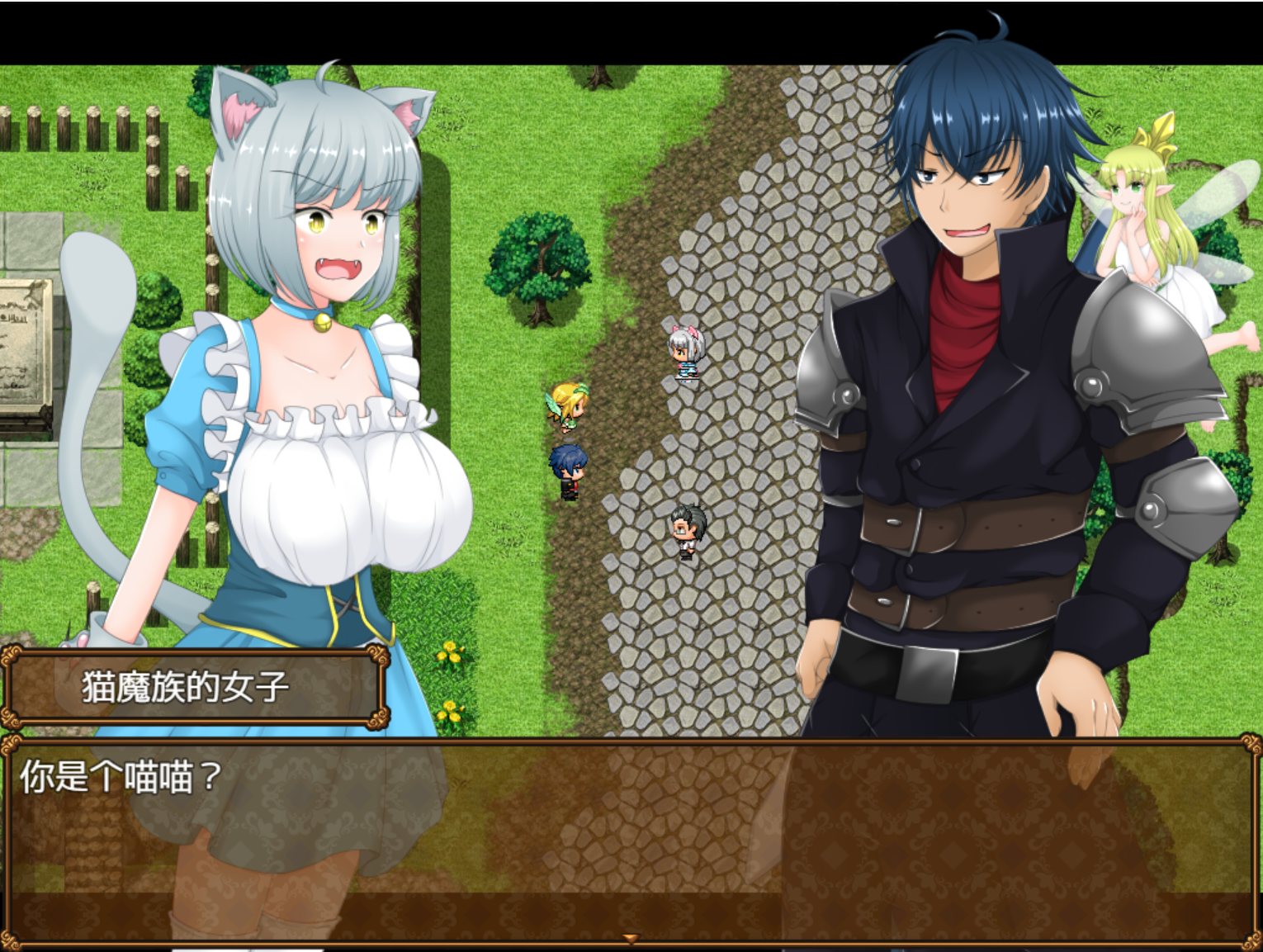Click the continue triangle at the dialogue box bottom
Image resolution: width=1263 pixels, height=952 pixels.
coord(631,937)
